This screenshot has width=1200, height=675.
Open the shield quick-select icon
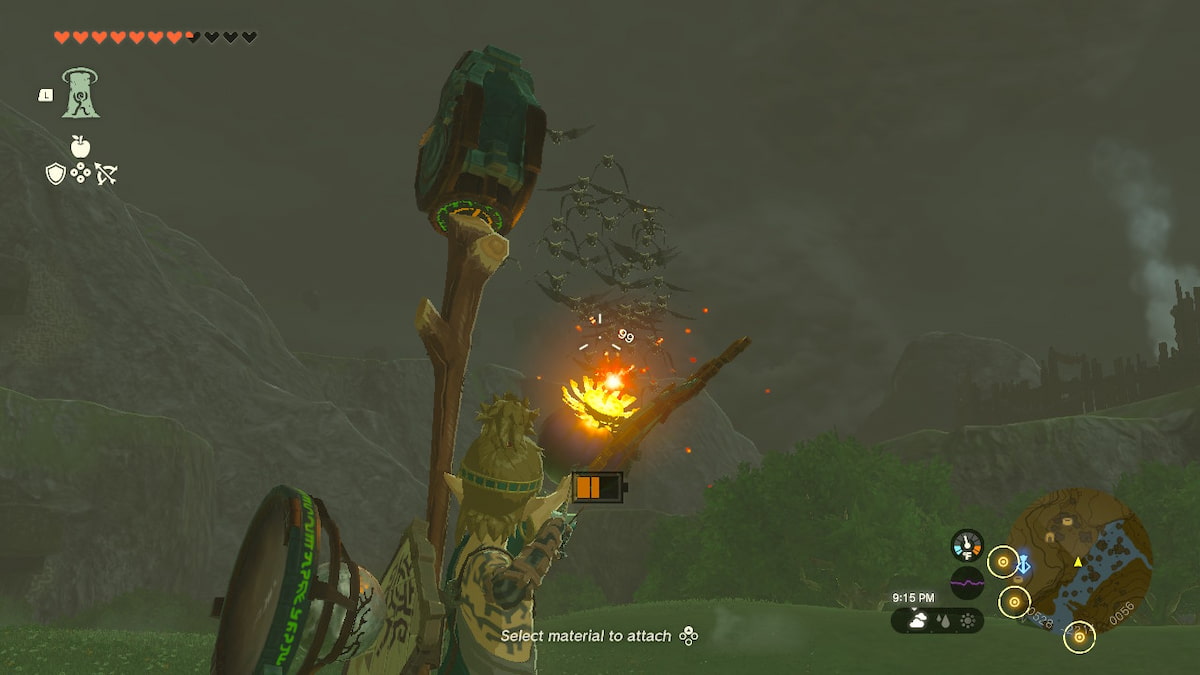point(56,174)
